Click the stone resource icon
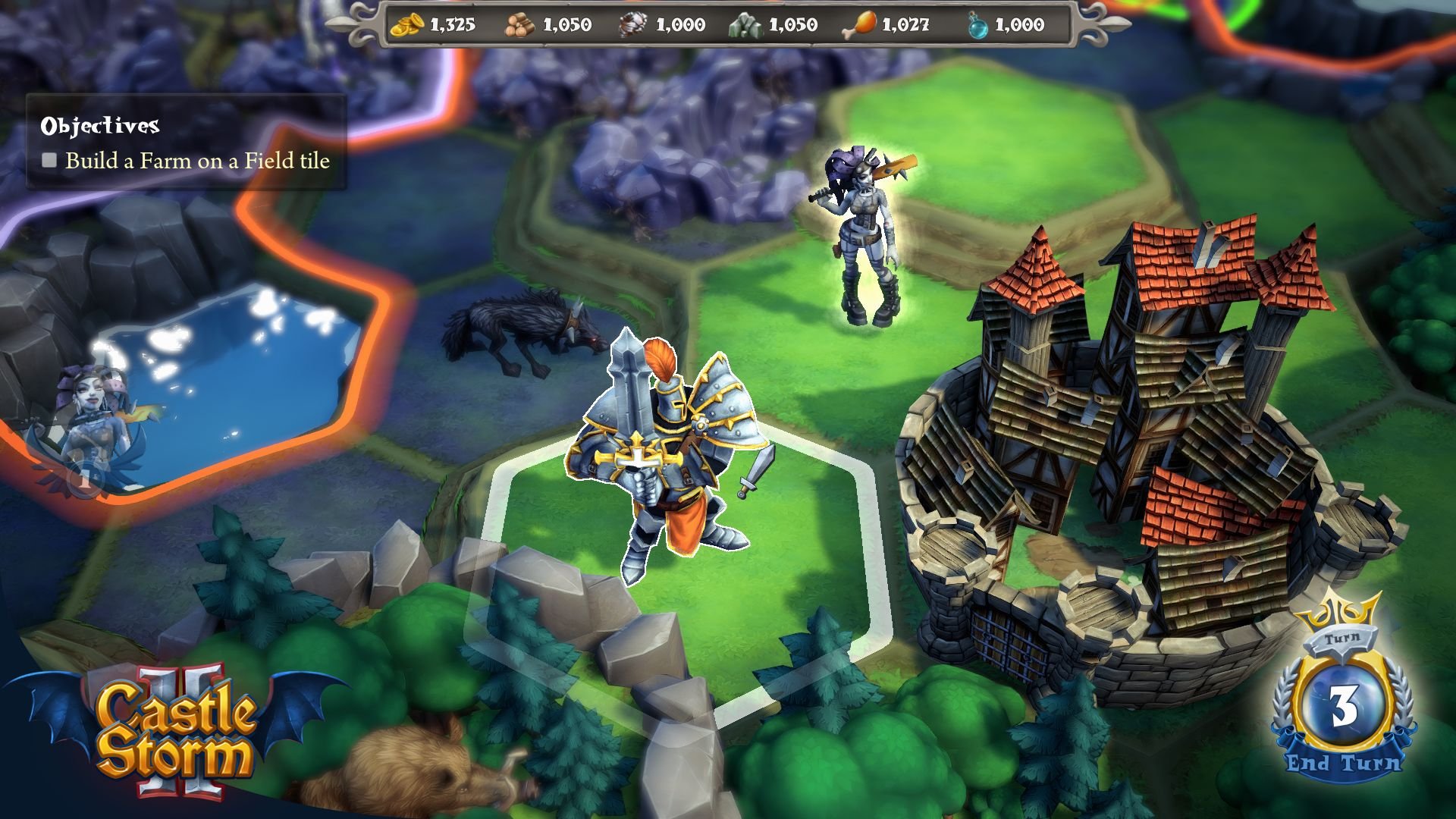Viewport: 1456px width, 819px height. tap(748, 24)
